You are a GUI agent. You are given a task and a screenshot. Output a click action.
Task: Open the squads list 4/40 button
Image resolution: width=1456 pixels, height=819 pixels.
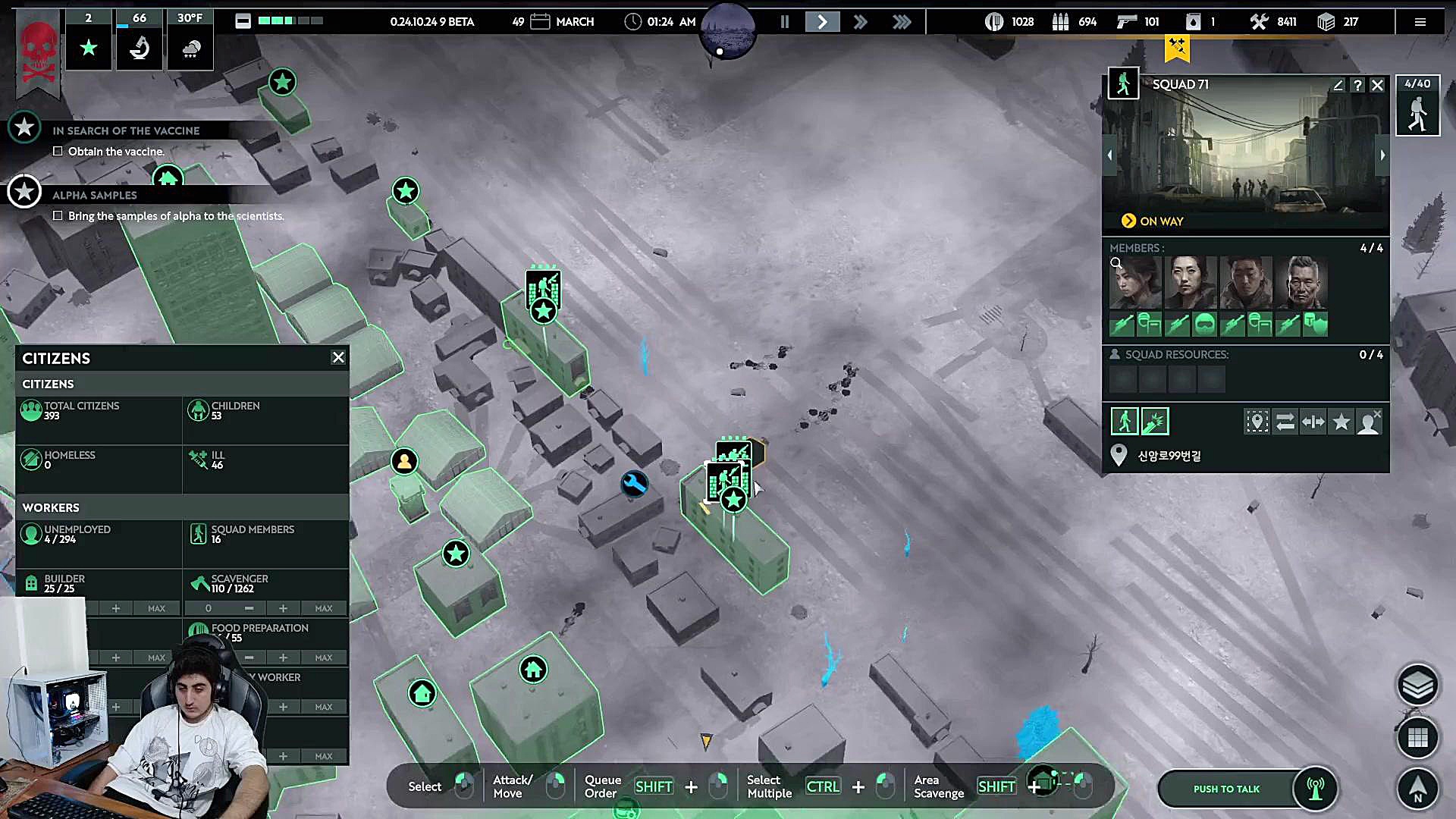point(1417,106)
